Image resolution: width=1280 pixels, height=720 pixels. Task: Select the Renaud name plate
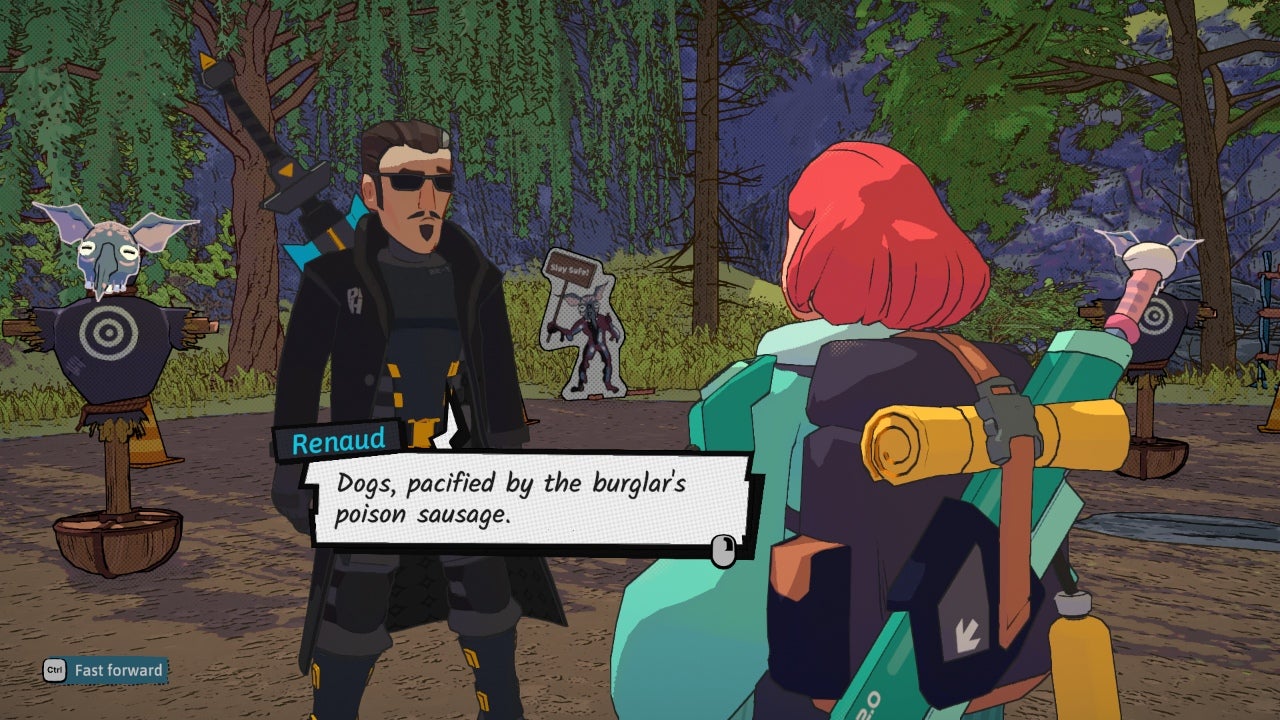340,438
